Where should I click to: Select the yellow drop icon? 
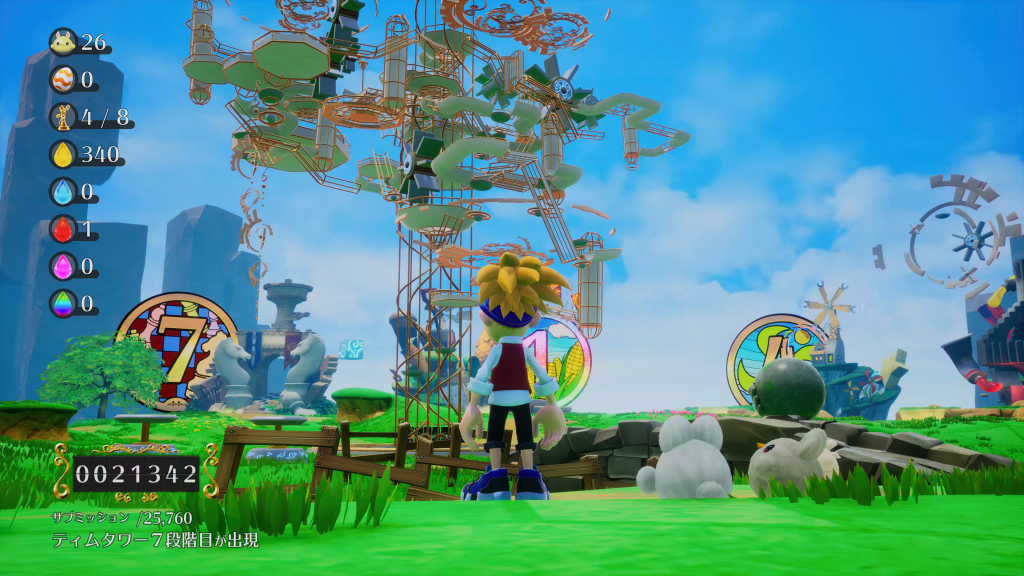pyautogui.click(x=63, y=154)
